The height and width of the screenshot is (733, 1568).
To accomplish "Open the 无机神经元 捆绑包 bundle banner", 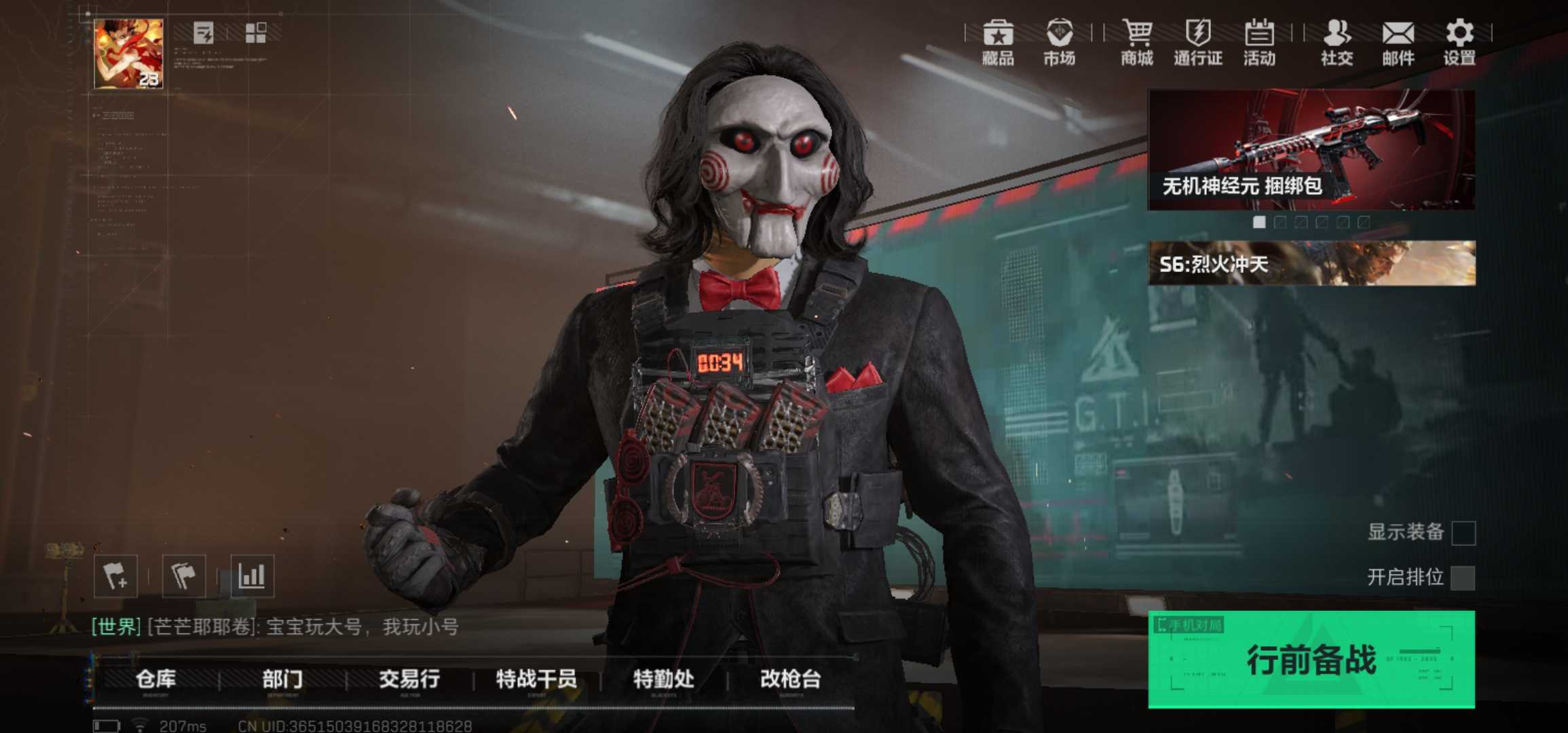I will click(x=1311, y=149).
